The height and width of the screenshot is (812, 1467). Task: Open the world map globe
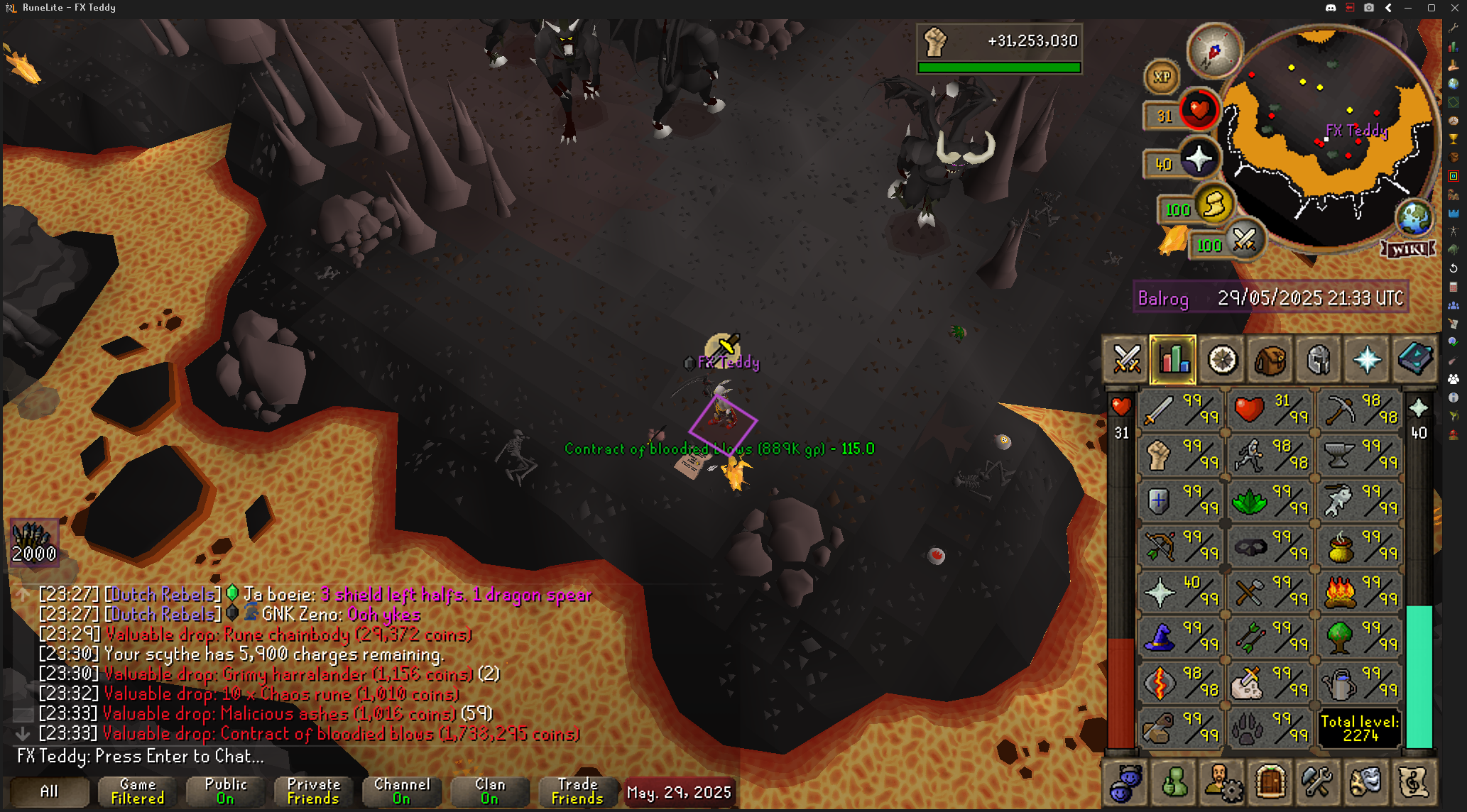tap(1413, 217)
